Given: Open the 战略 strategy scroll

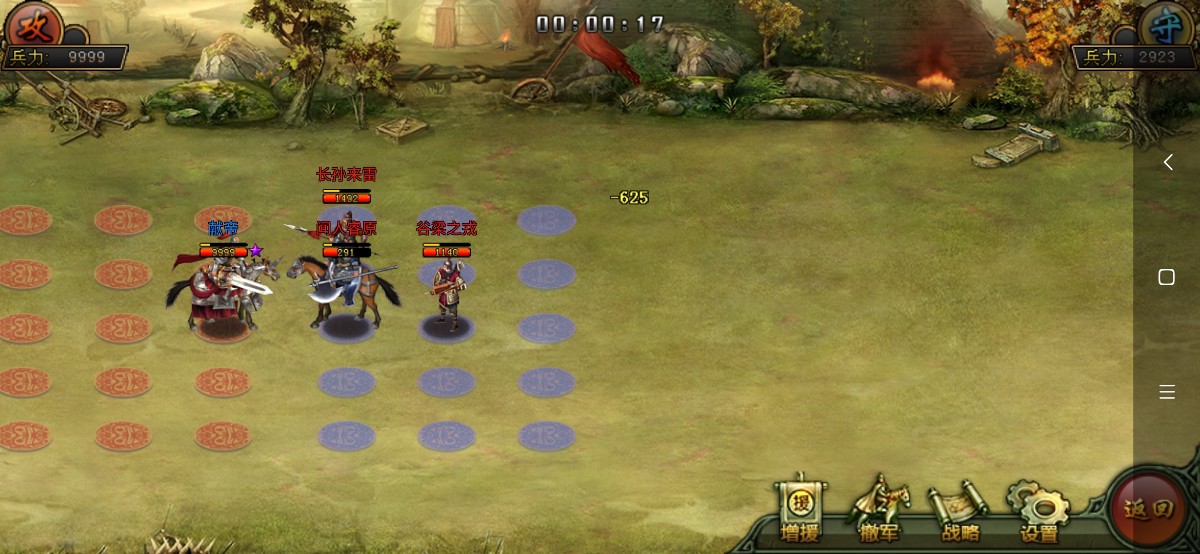Looking at the screenshot, I should point(960,511).
